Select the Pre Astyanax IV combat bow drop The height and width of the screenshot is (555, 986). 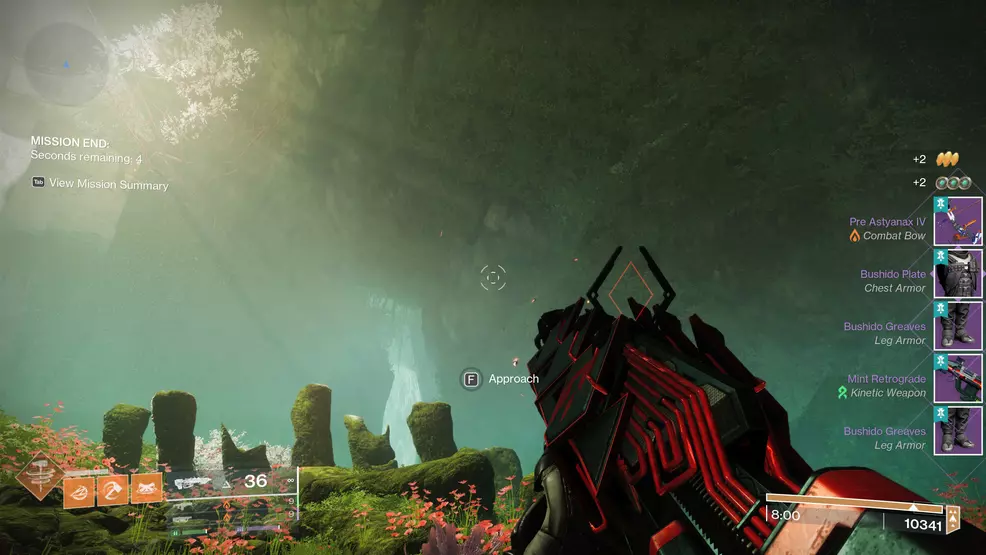pyautogui.click(x=957, y=222)
